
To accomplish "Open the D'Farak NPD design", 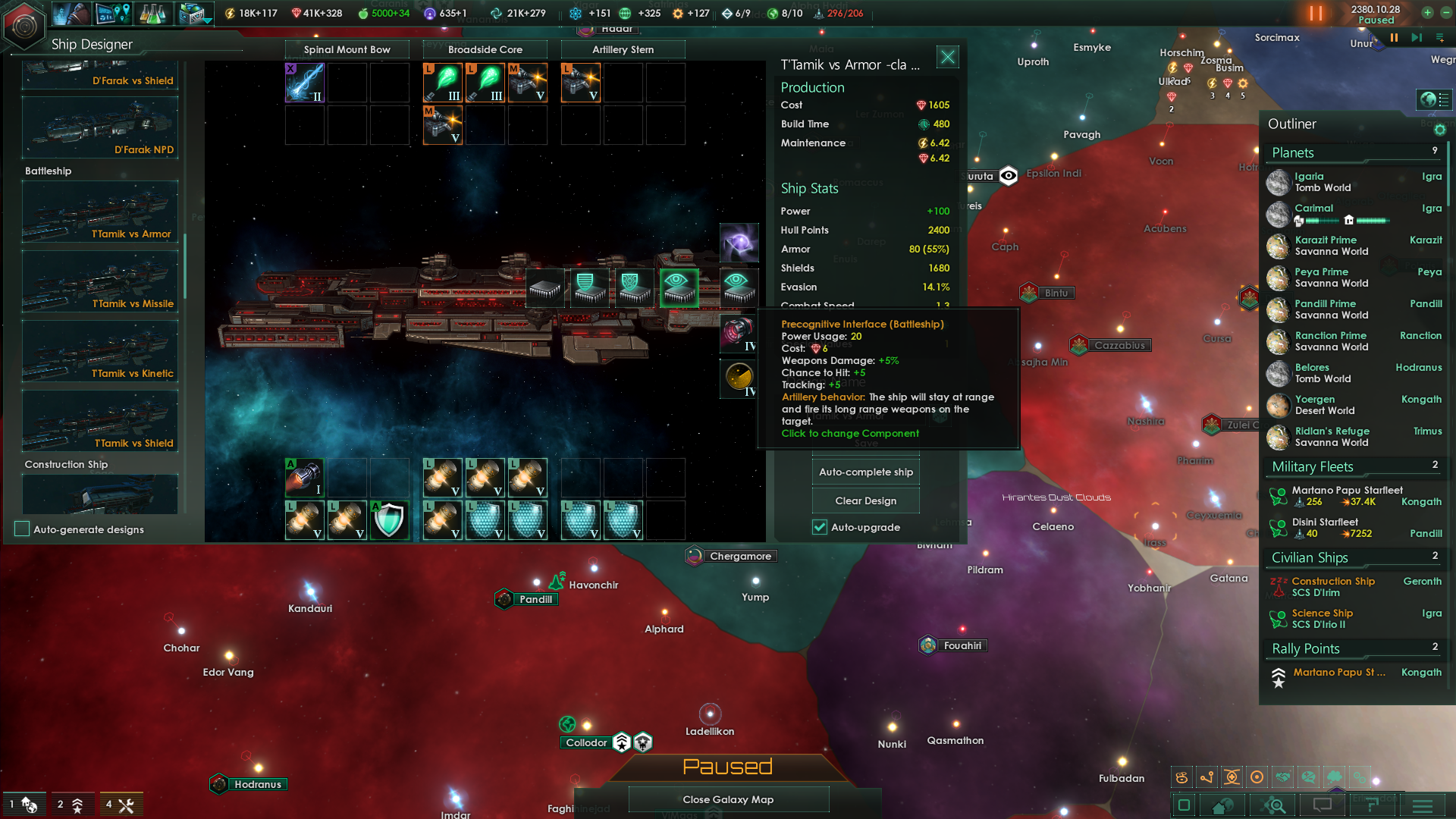I will pyautogui.click(x=100, y=127).
